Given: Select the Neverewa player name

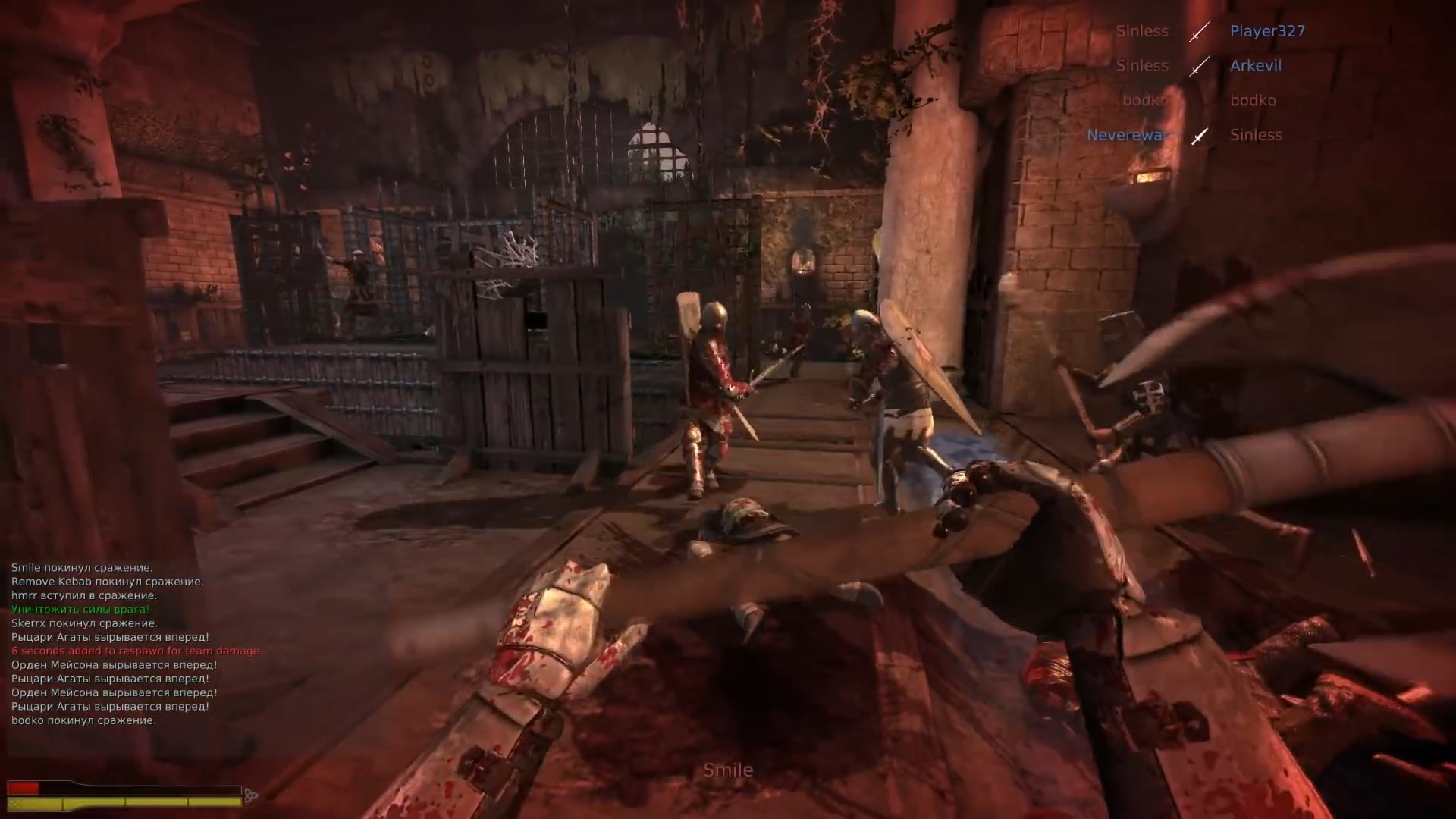Looking at the screenshot, I should 1125,134.
